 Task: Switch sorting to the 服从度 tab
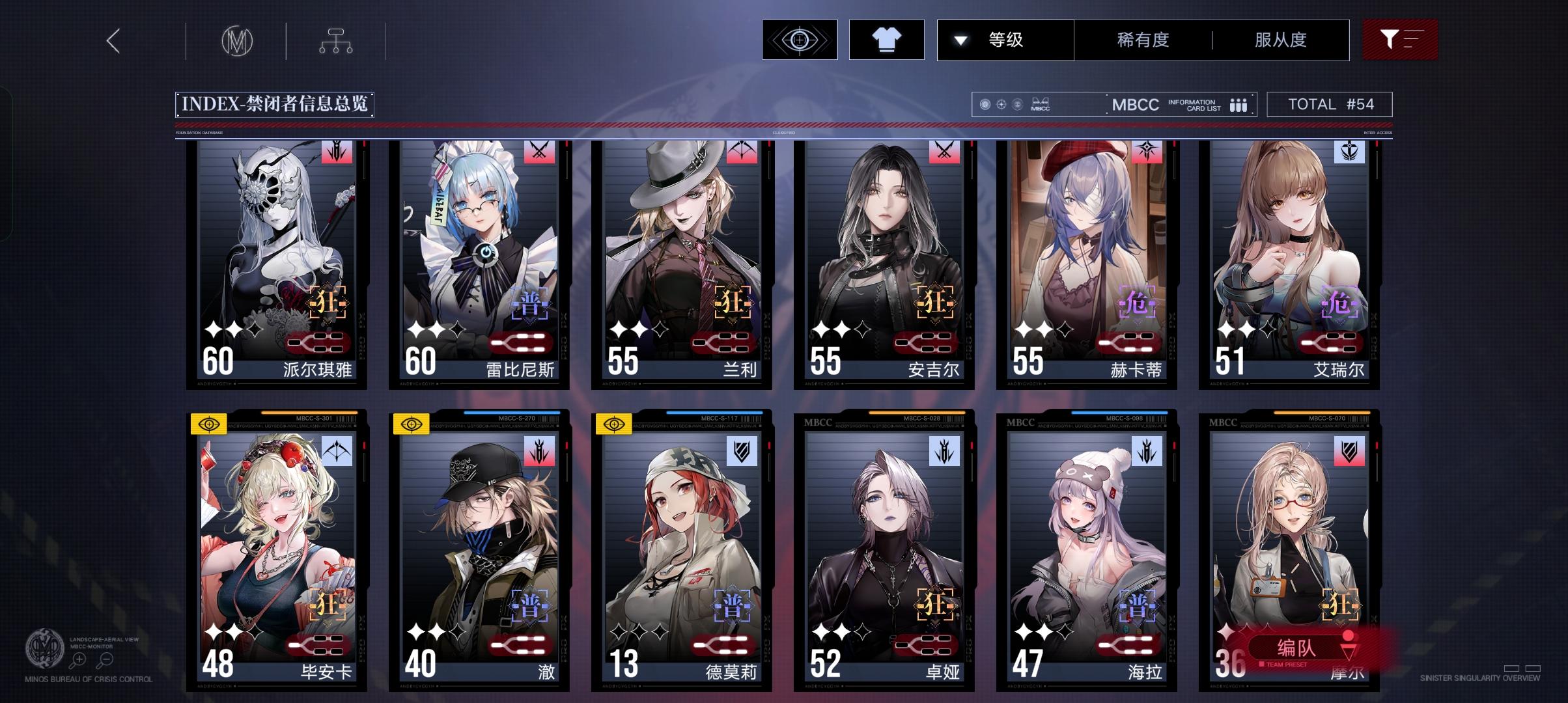pyautogui.click(x=1279, y=40)
